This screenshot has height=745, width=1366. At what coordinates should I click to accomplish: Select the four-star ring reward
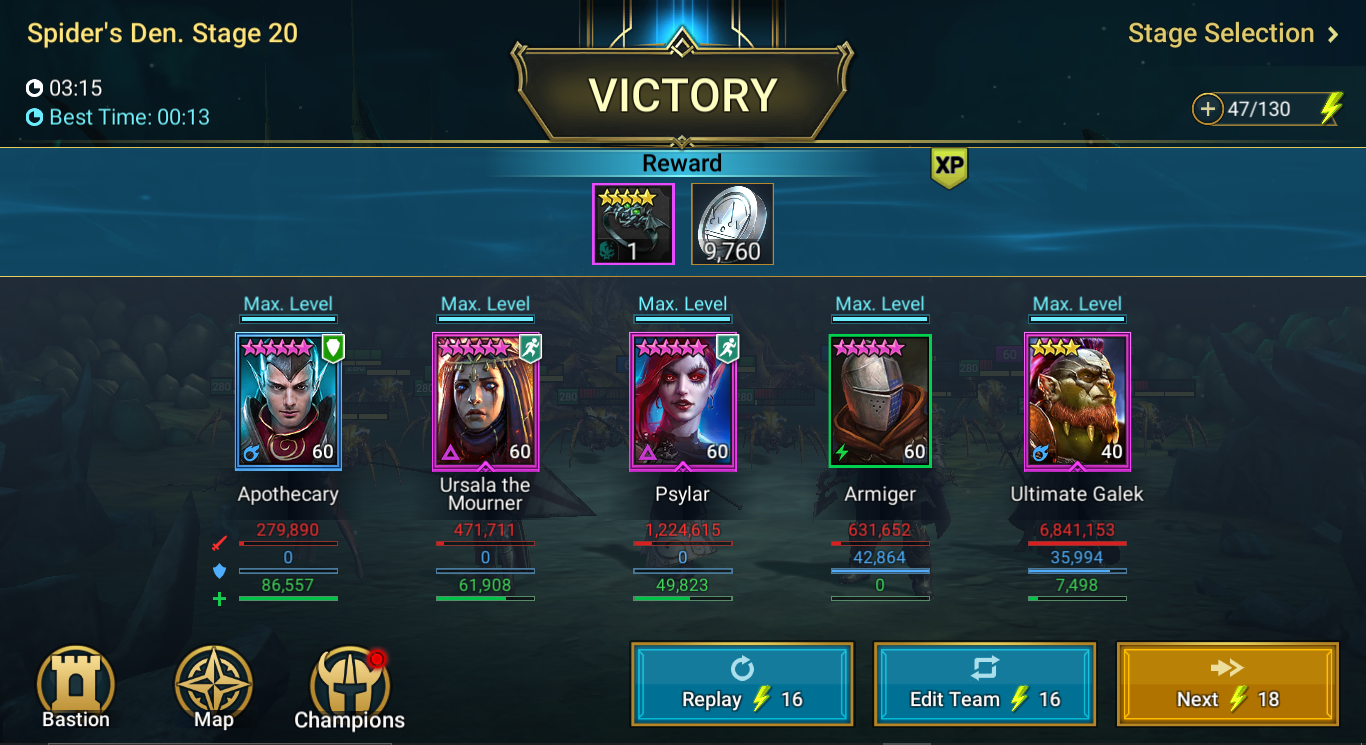pyautogui.click(x=632, y=224)
